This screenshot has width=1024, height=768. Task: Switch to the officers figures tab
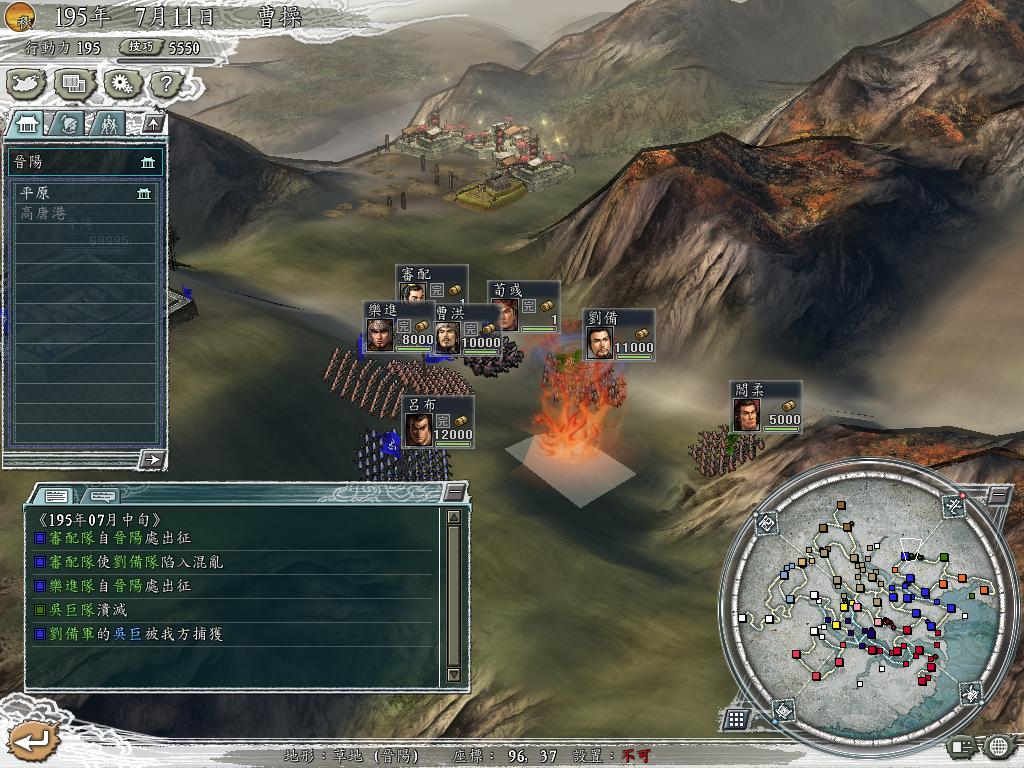click(109, 123)
